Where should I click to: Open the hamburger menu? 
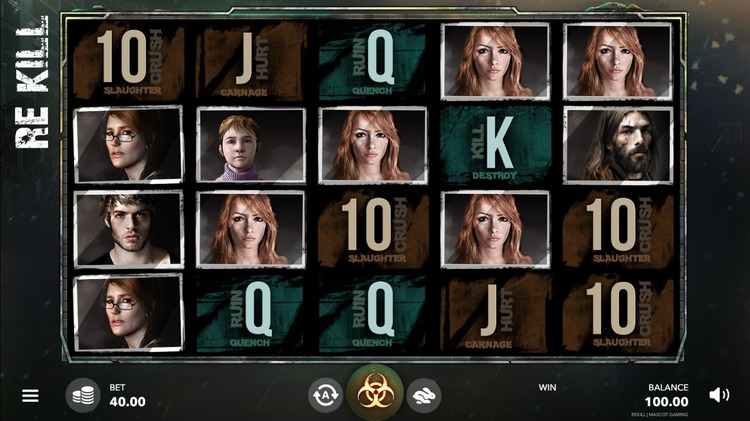coord(30,395)
